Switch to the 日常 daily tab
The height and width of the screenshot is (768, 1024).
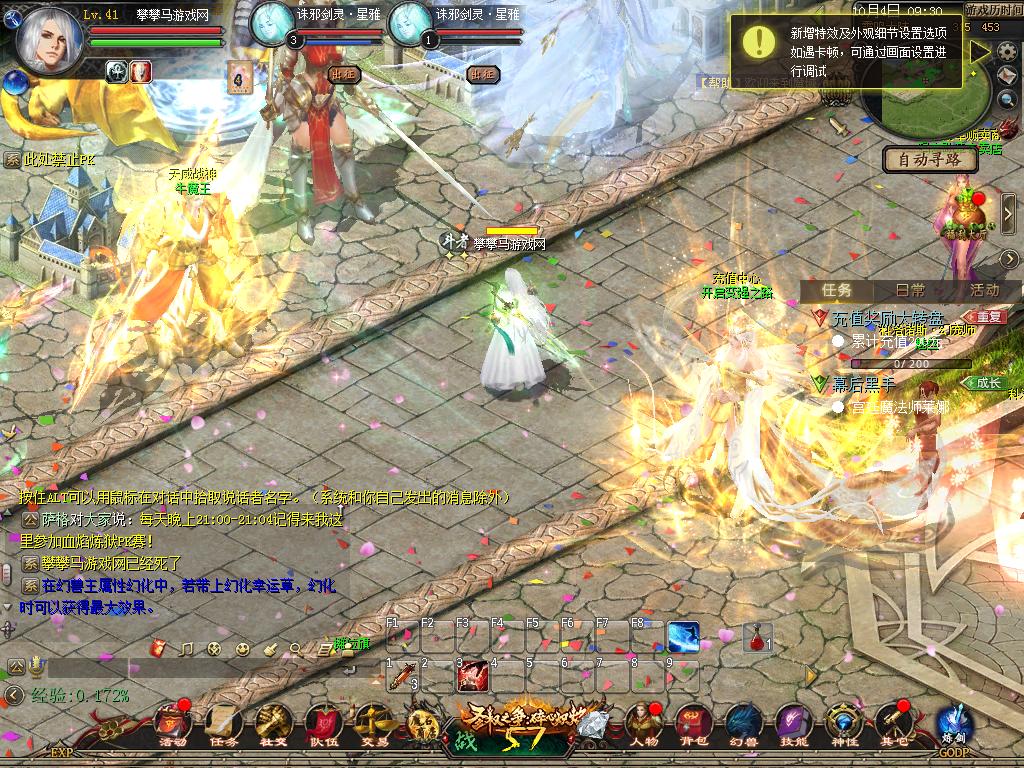pos(910,290)
